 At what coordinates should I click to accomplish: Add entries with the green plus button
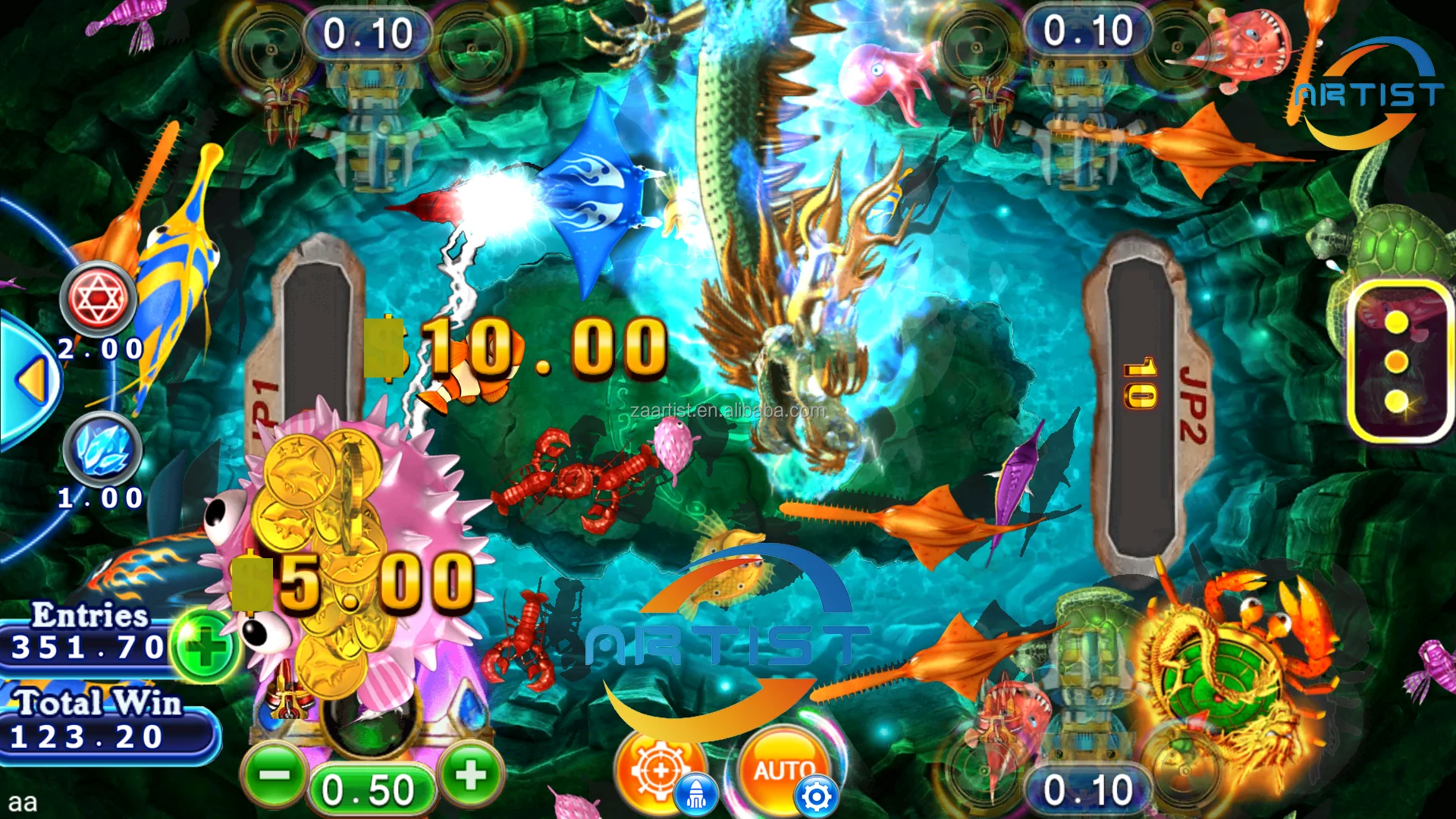click(205, 647)
